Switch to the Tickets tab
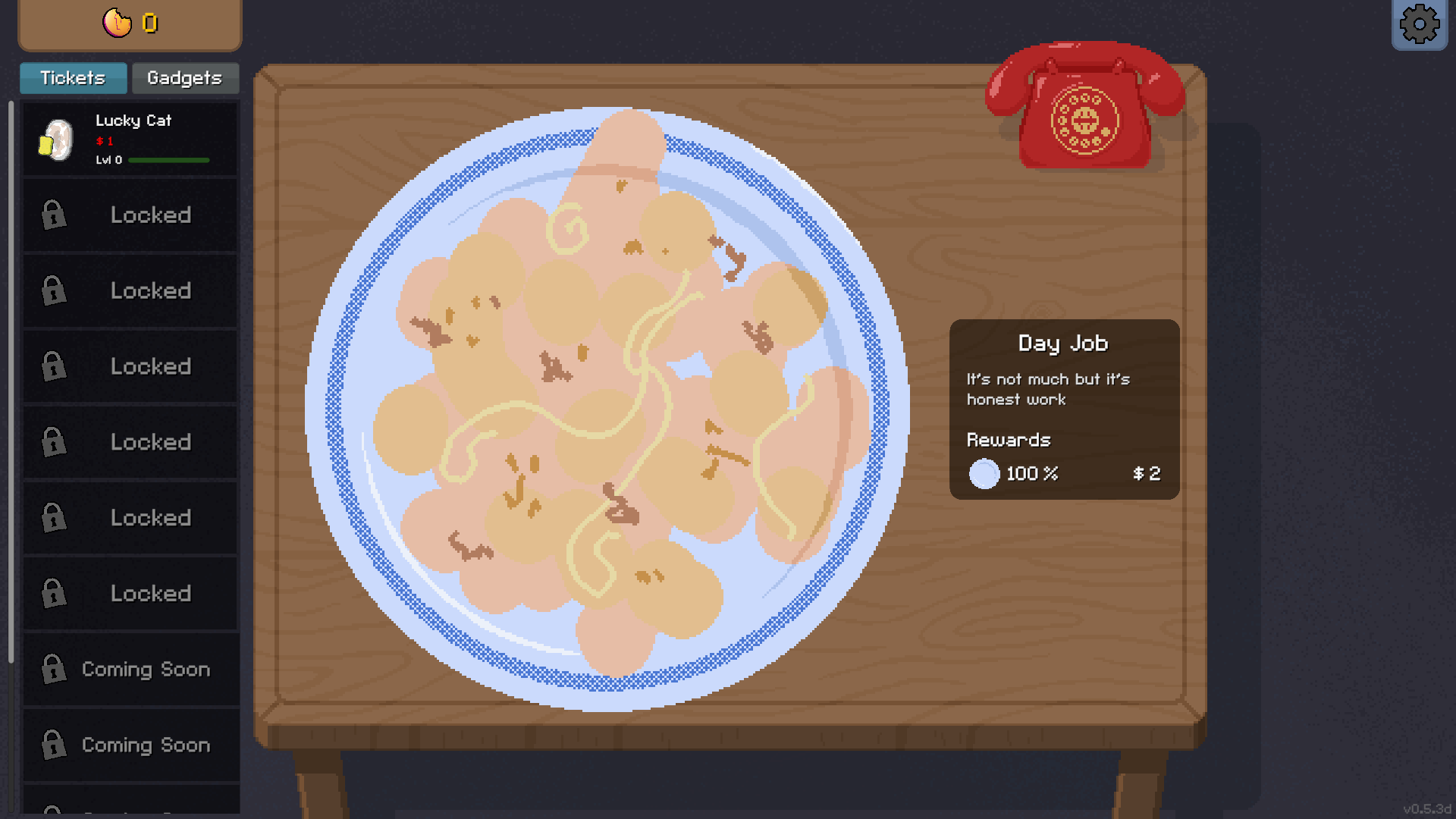This screenshot has height=819, width=1456. [x=73, y=78]
